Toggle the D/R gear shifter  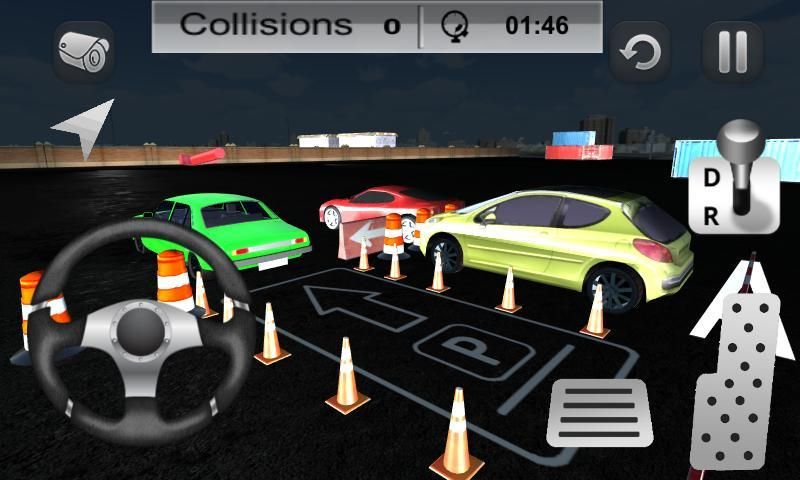tap(734, 178)
